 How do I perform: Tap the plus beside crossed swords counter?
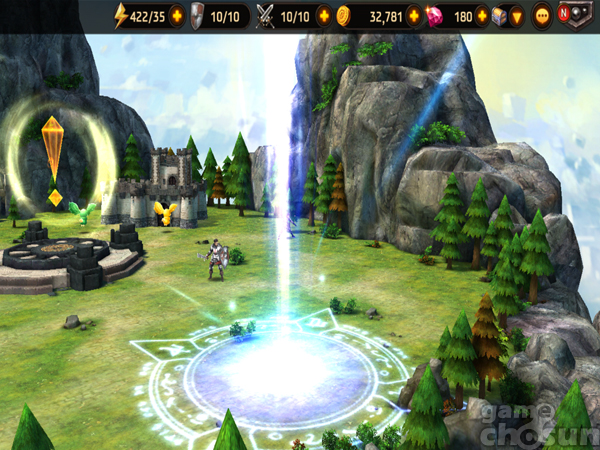(323, 16)
